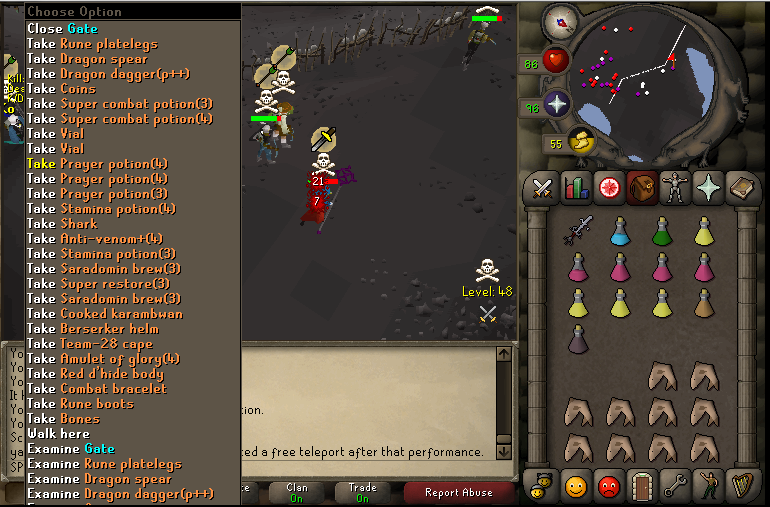Screen dimensions: 770x507
Task: Switch to the Worn Equipment tab
Action: pos(675,188)
